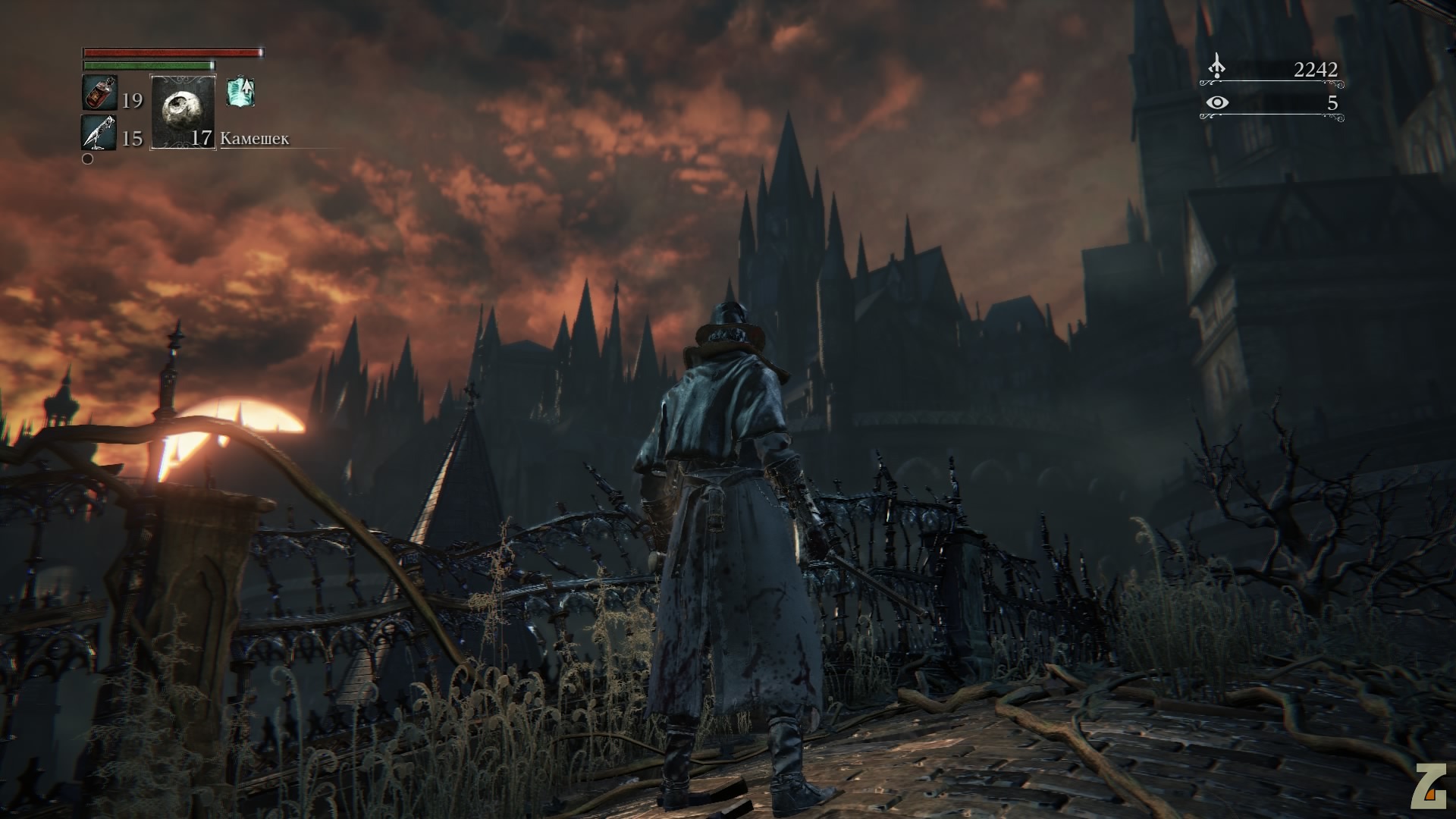Use the blood vial icon
1456x819 pixels.
tap(99, 94)
